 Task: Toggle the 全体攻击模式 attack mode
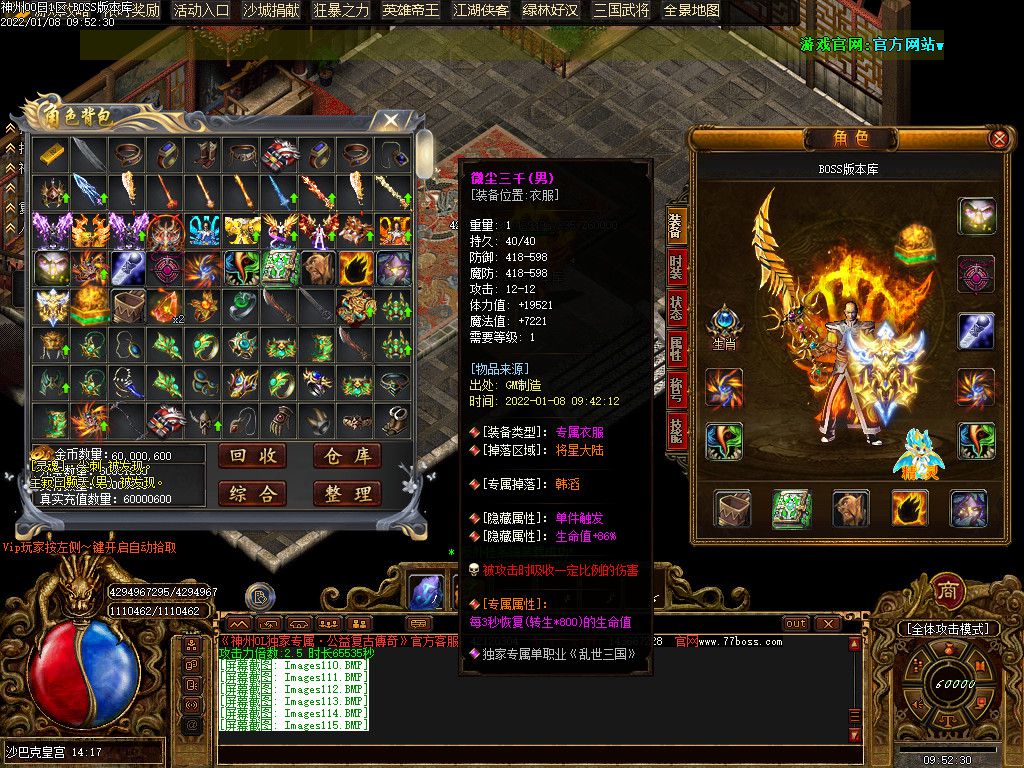click(x=948, y=629)
